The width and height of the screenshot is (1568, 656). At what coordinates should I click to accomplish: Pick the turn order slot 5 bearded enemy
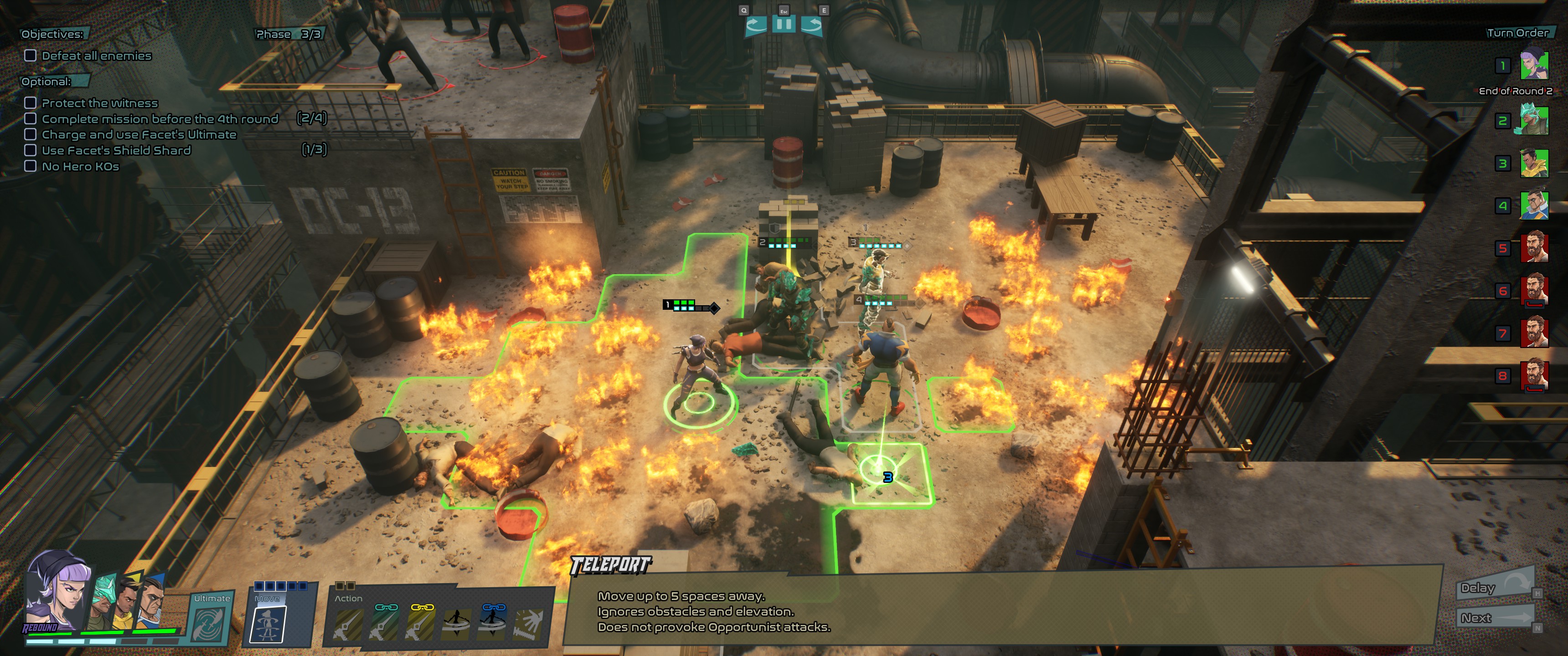(1534, 248)
